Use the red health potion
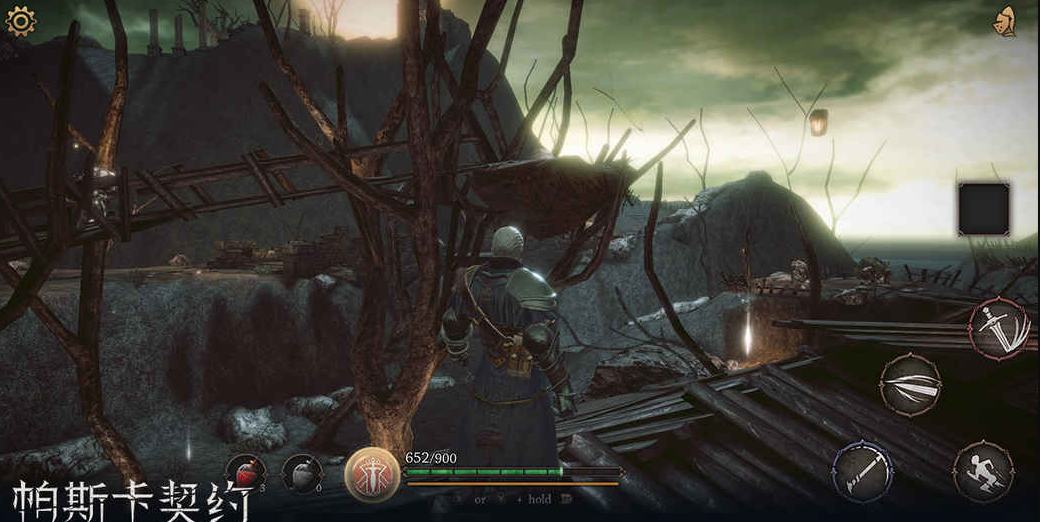Screen dimensions: 1040x522 point(244,473)
